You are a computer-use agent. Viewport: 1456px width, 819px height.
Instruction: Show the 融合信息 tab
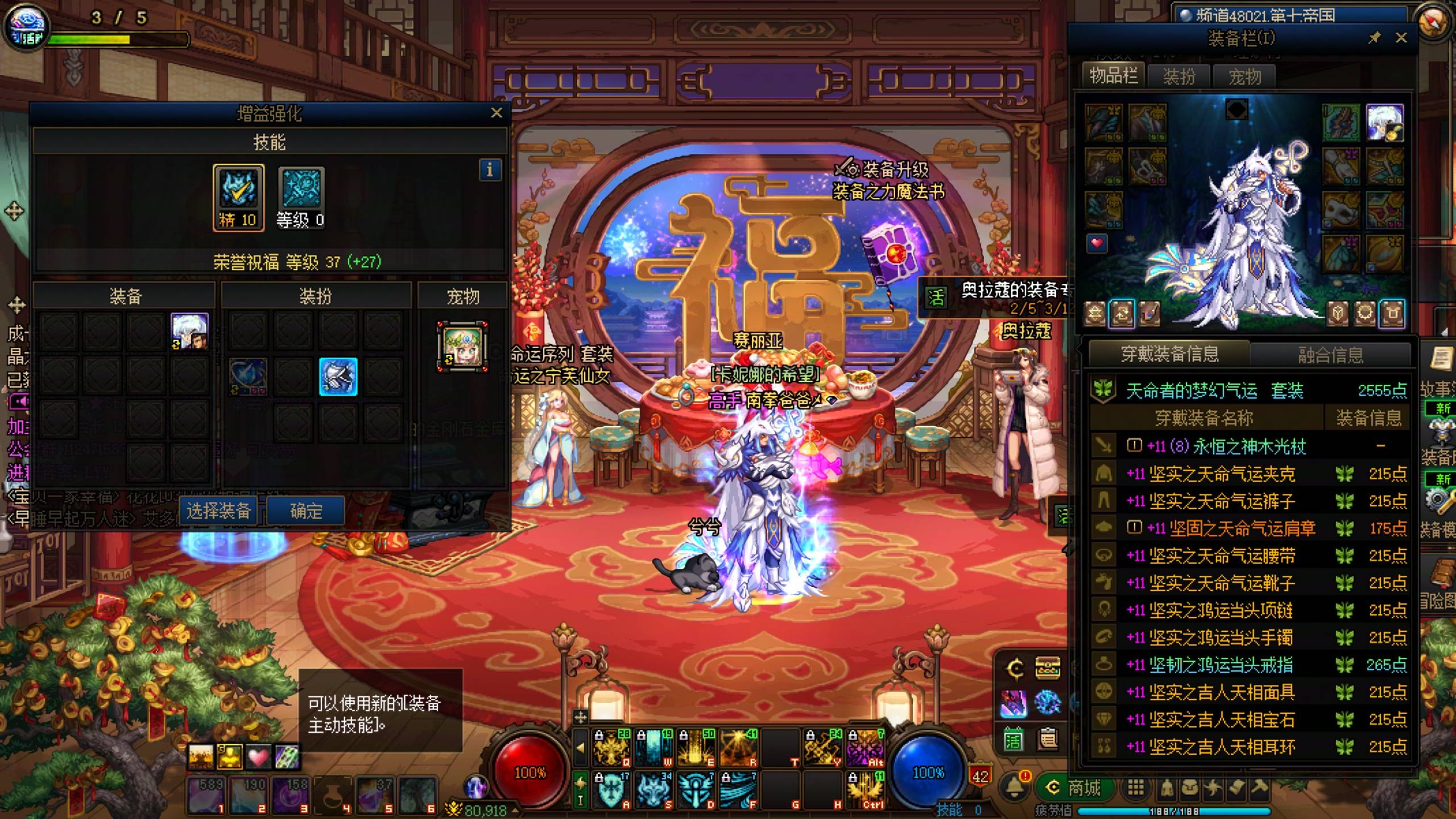(x=1330, y=355)
